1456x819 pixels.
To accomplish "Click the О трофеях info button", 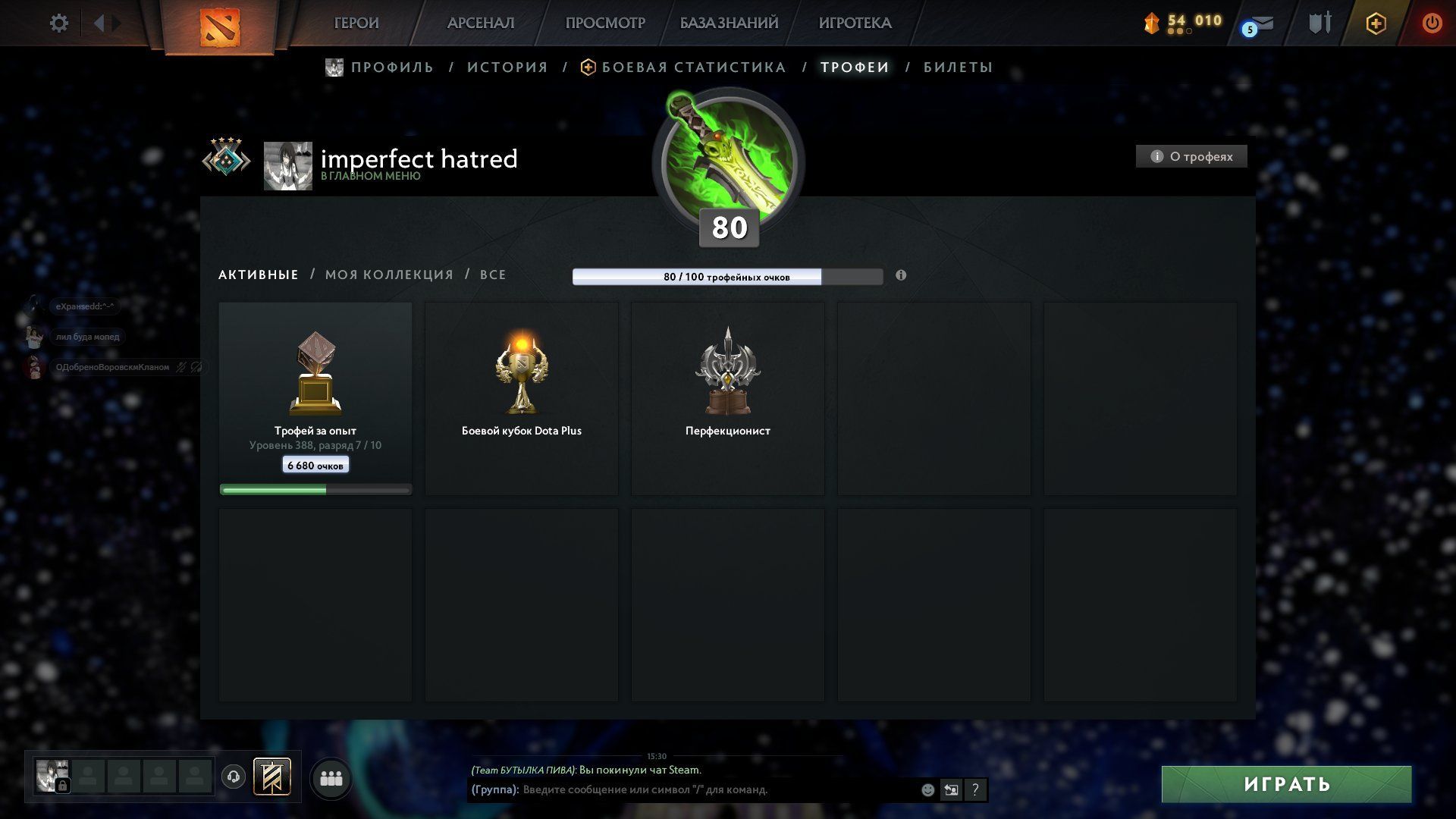I will pyautogui.click(x=1191, y=156).
